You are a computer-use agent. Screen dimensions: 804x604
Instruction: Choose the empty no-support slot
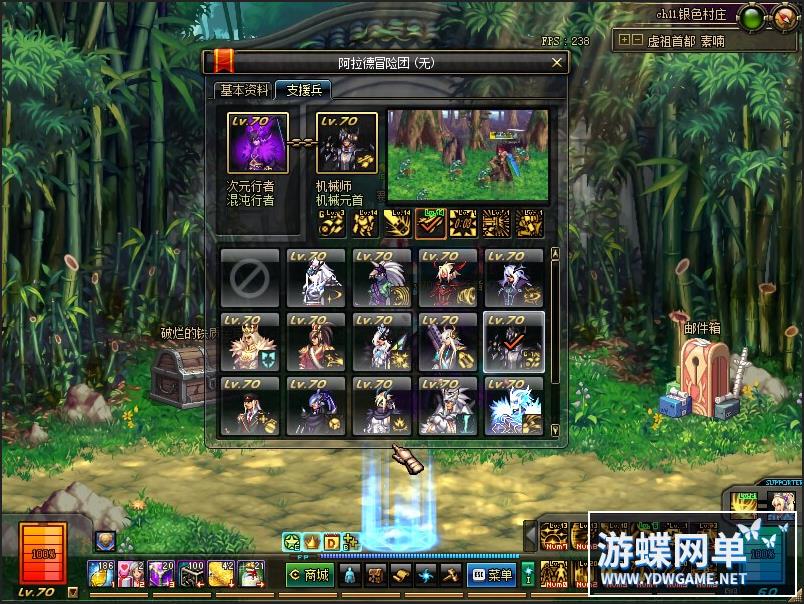click(250, 278)
